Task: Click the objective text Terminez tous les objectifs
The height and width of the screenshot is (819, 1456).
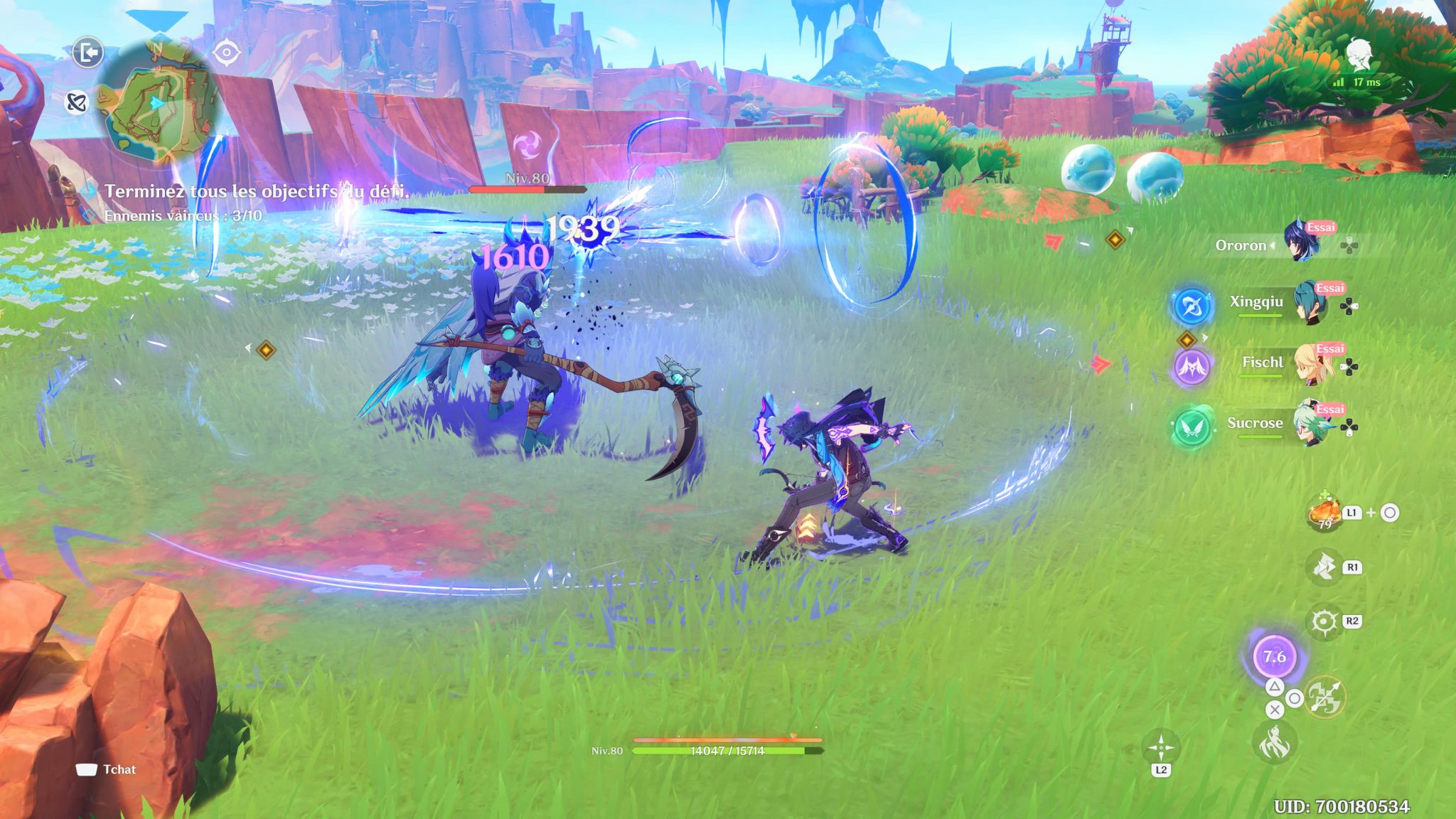Action: click(x=257, y=189)
